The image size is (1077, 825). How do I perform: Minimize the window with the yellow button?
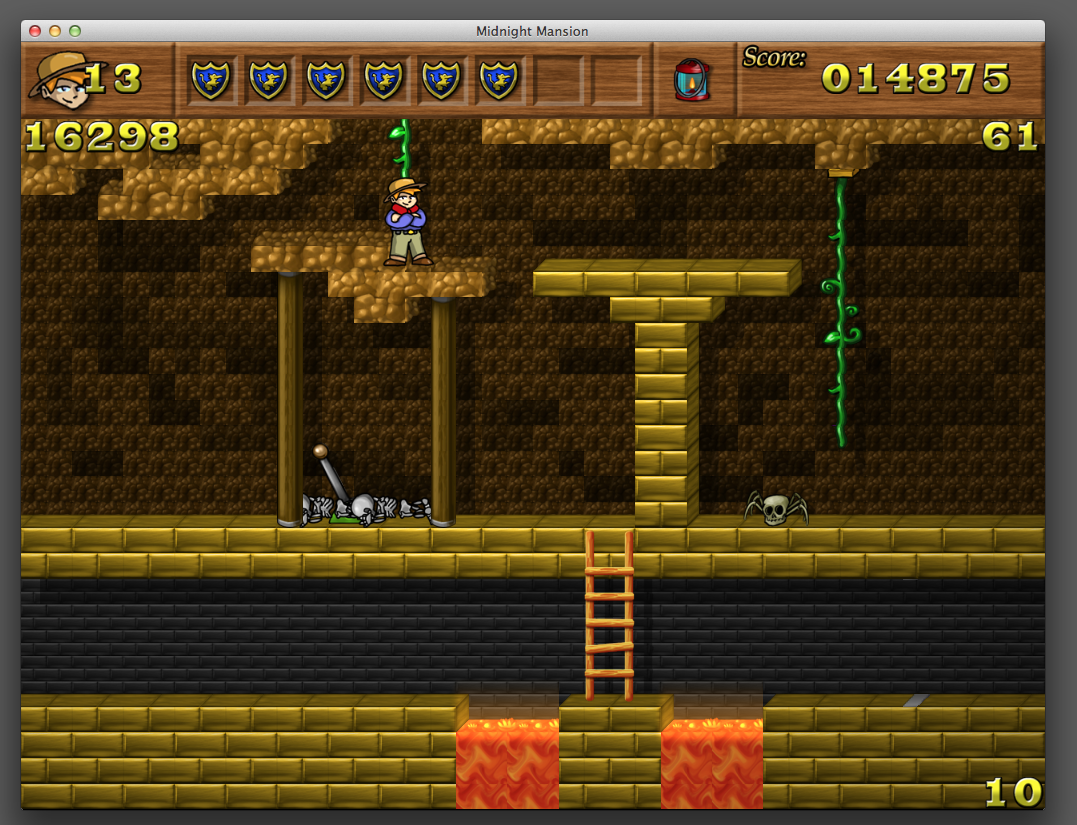(x=55, y=31)
